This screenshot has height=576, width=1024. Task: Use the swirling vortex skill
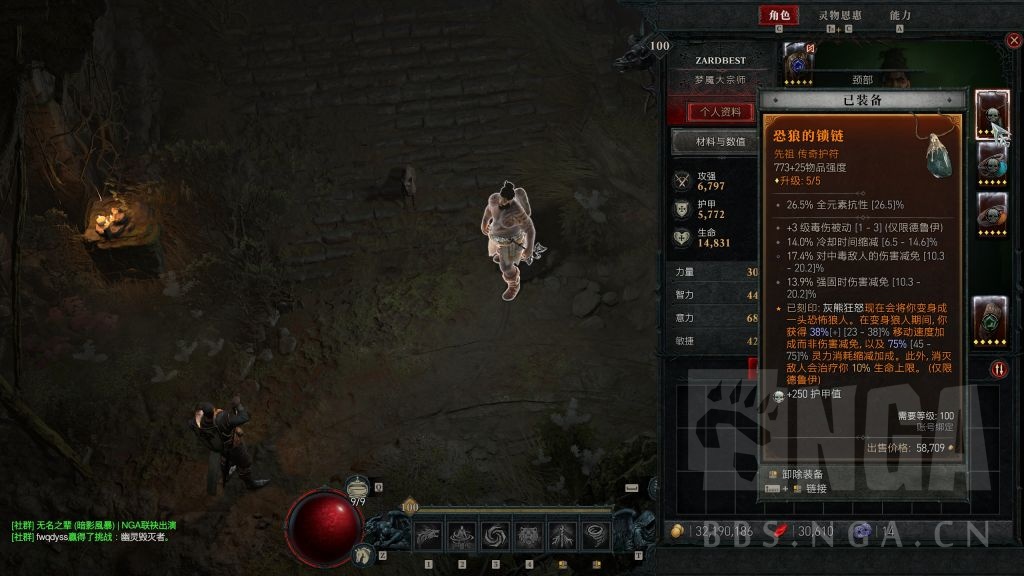(495, 536)
